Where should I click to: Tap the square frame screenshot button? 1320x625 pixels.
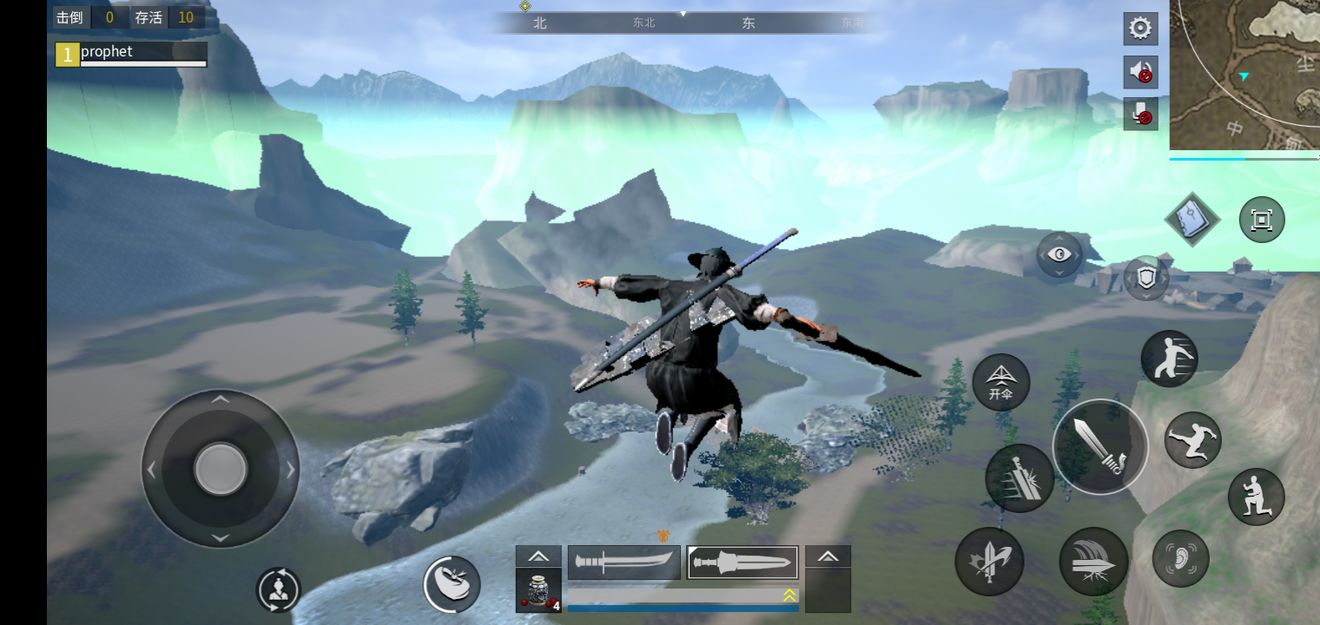(x=1262, y=219)
